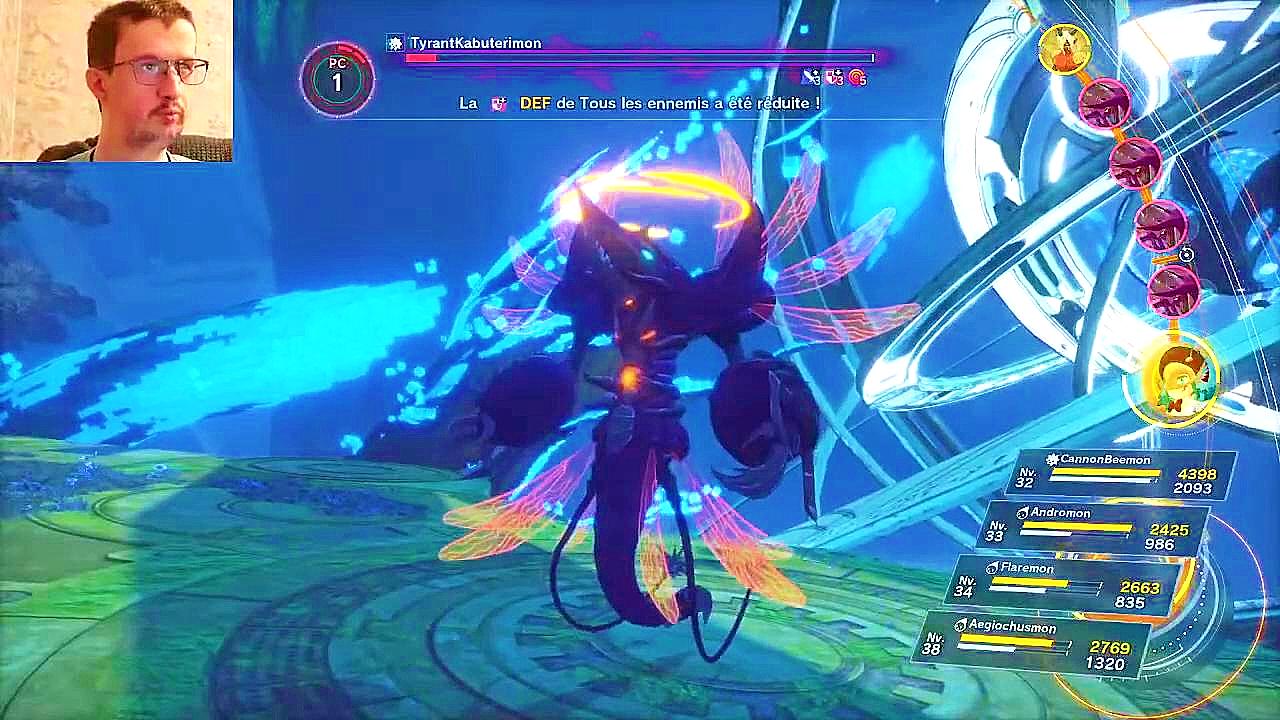
Task: Select CannonBeemon's party status panel
Action: click(1125, 474)
